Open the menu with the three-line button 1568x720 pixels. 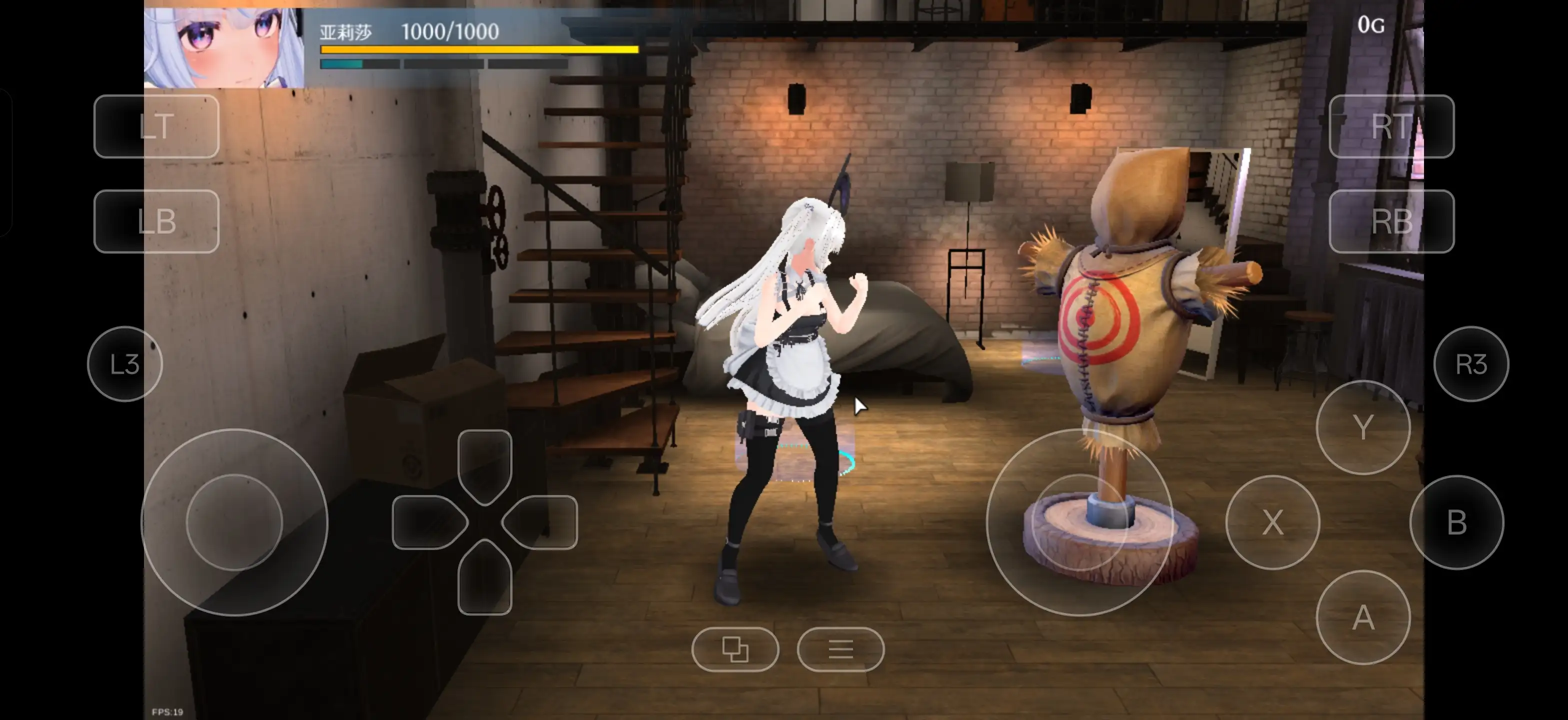point(840,649)
